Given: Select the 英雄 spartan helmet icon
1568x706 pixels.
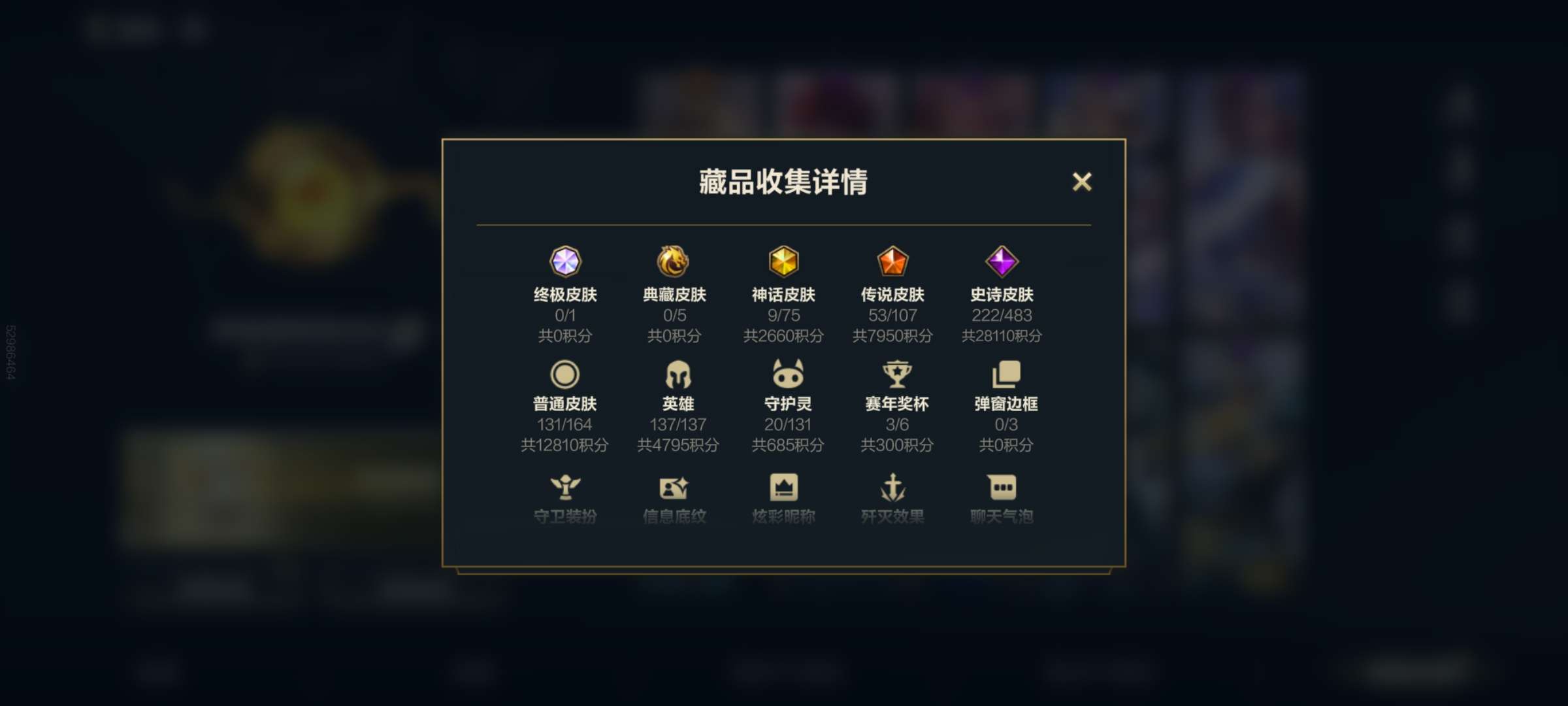Looking at the screenshot, I should click(x=676, y=374).
